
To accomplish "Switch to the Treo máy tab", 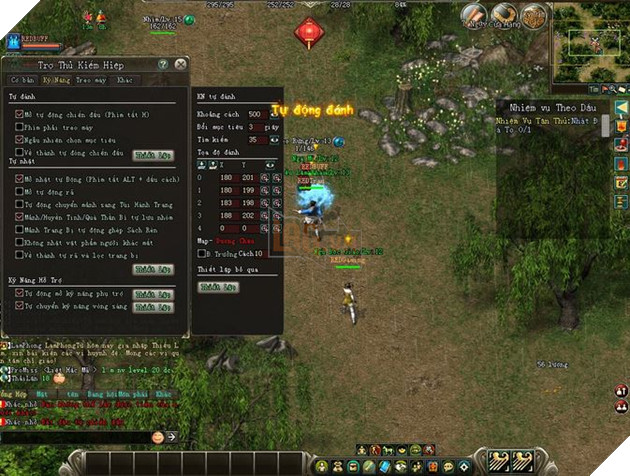I will (90, 79).
